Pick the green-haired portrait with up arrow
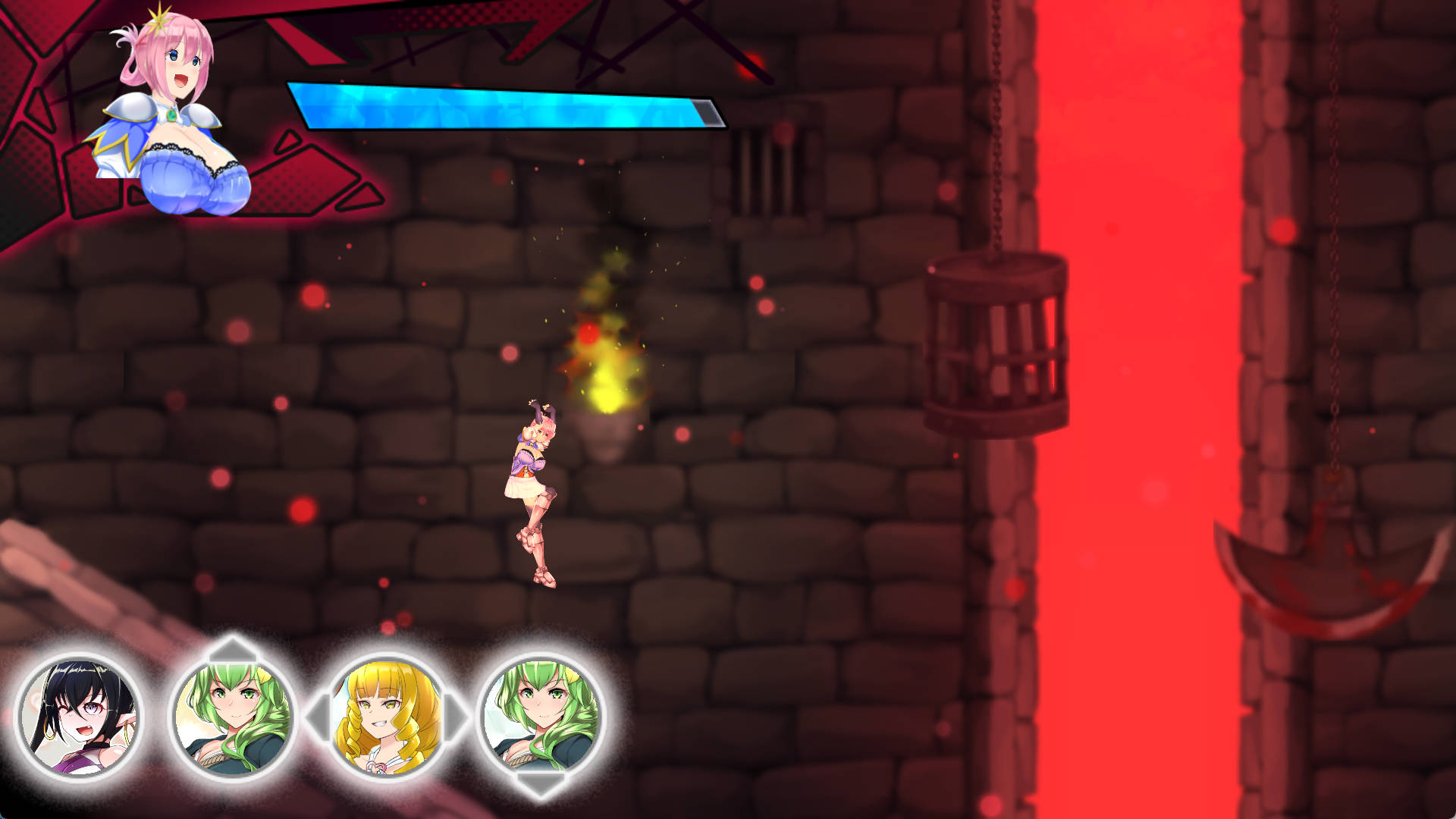Screen dimensions: 1456x819 [x=233, y=717]
